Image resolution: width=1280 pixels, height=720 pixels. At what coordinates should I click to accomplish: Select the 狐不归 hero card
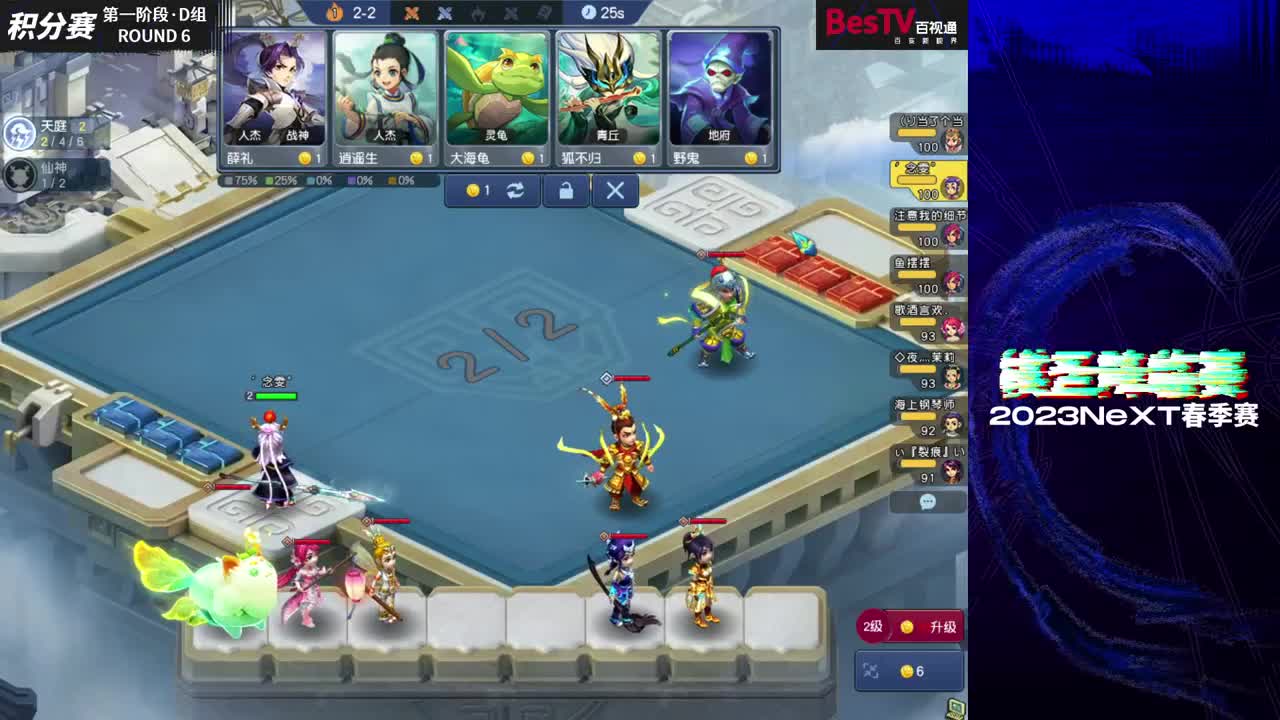click(x=608, y=95)
